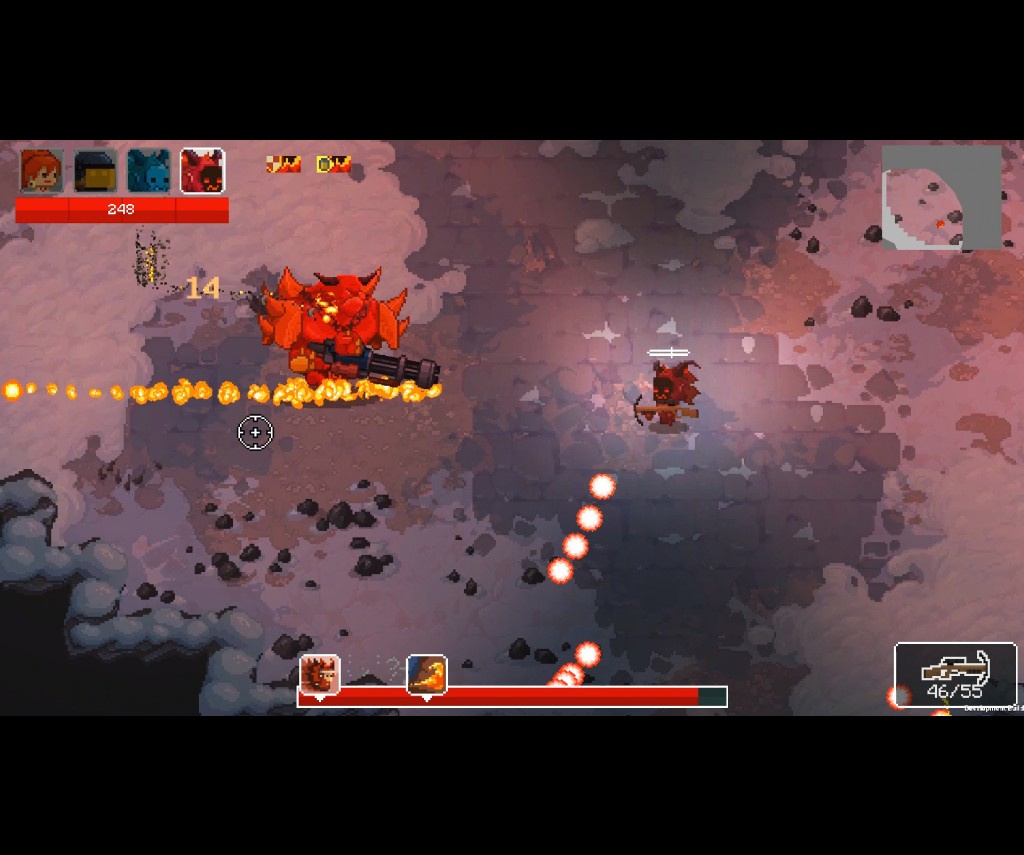Image resolution: width=1024 pixels, height=855 pixels.
Task: Select the equipped crossbow weapon slot
Action: 955,675
